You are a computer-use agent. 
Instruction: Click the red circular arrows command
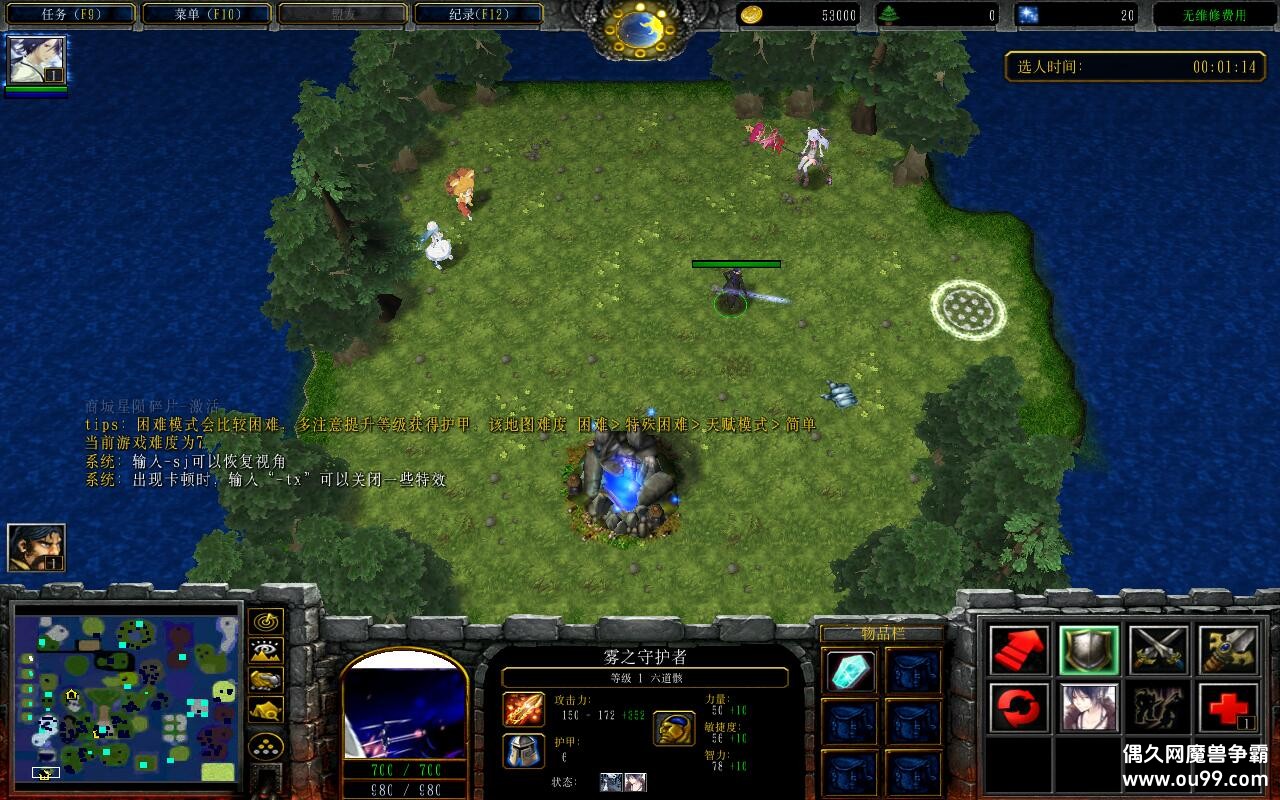click(1019, 708)
